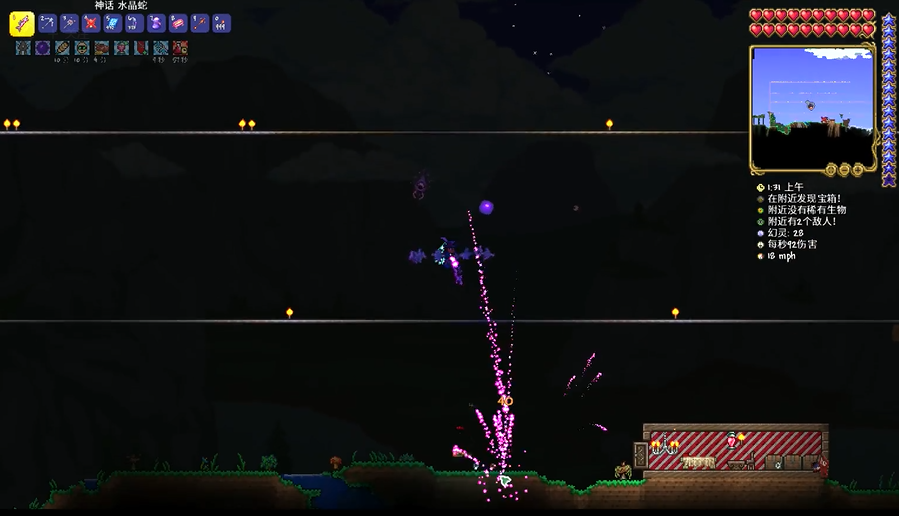899x516 pixels.
Task: Click the minimap
Action: [811, 107]
